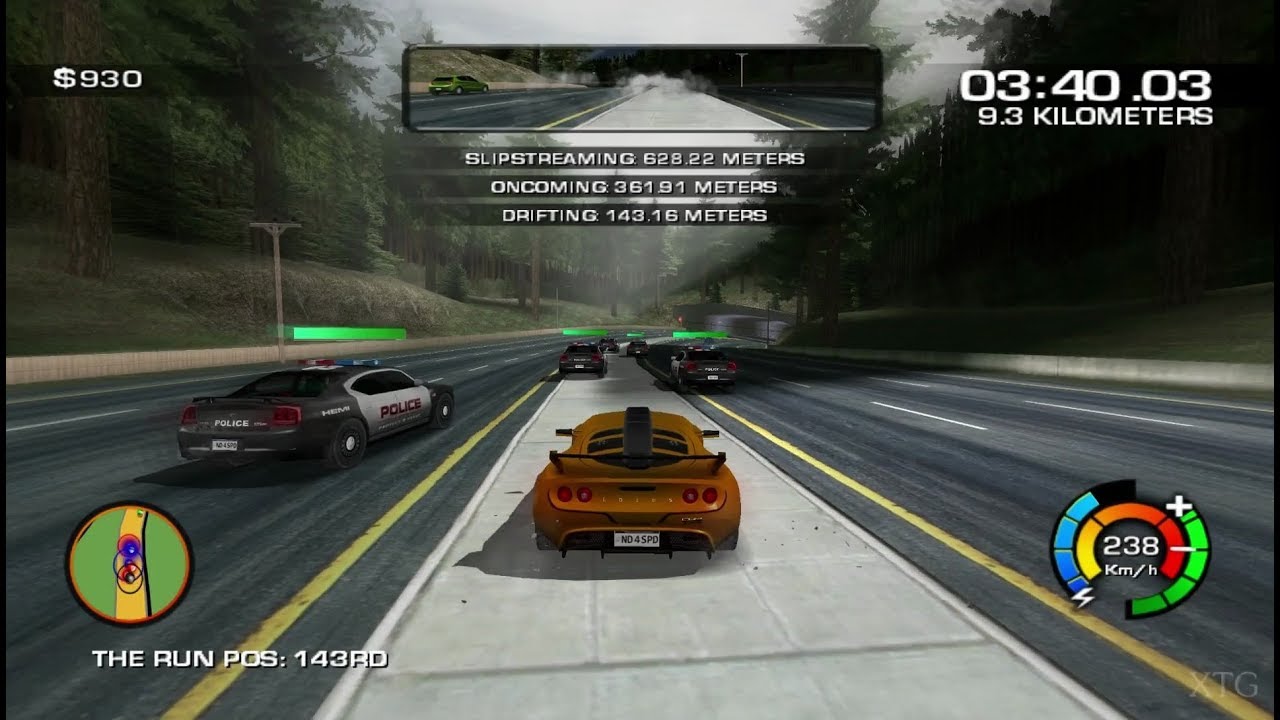Image resolution: width=1280 pixels, height=720 pixels.
Task: Select the speedometer gauge
Action: coord(1130,550)
